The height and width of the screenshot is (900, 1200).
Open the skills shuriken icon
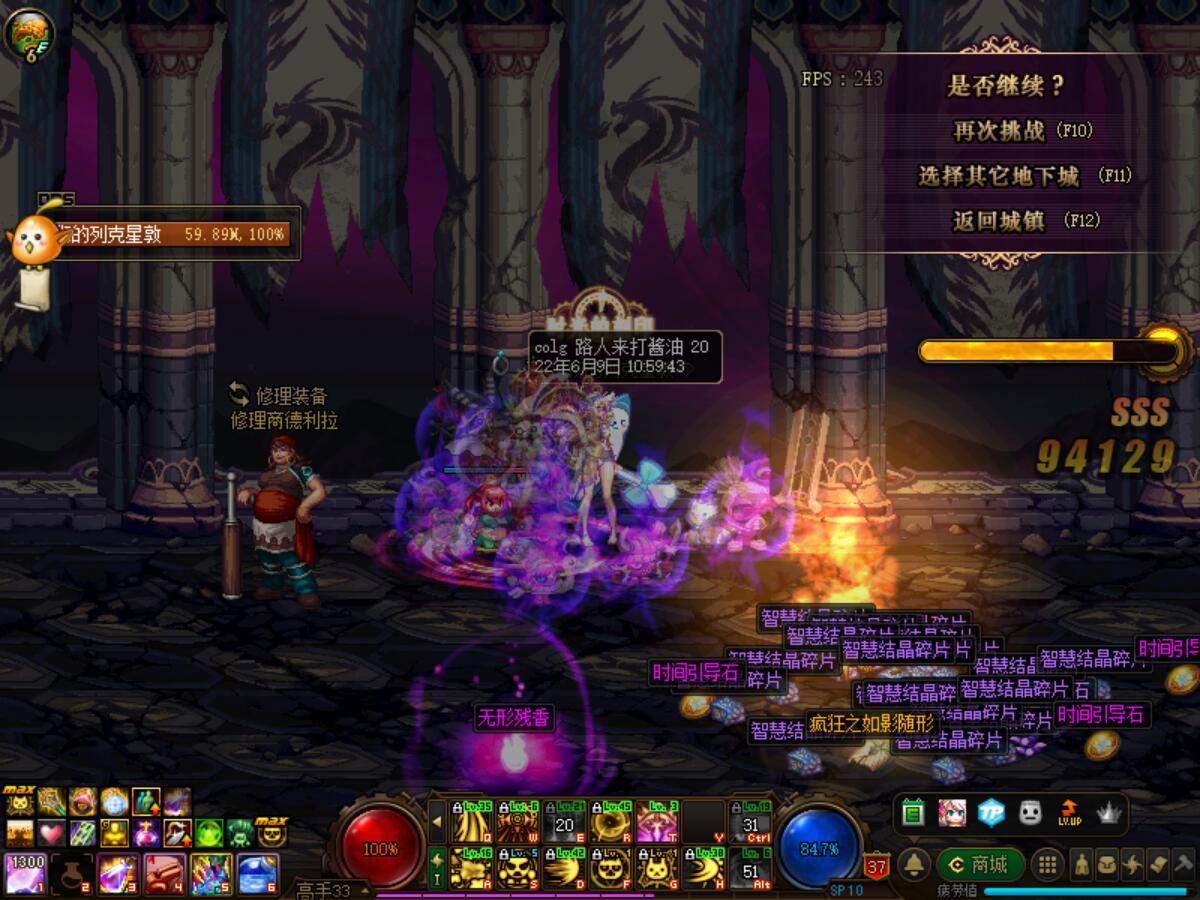click(1132, 865)
